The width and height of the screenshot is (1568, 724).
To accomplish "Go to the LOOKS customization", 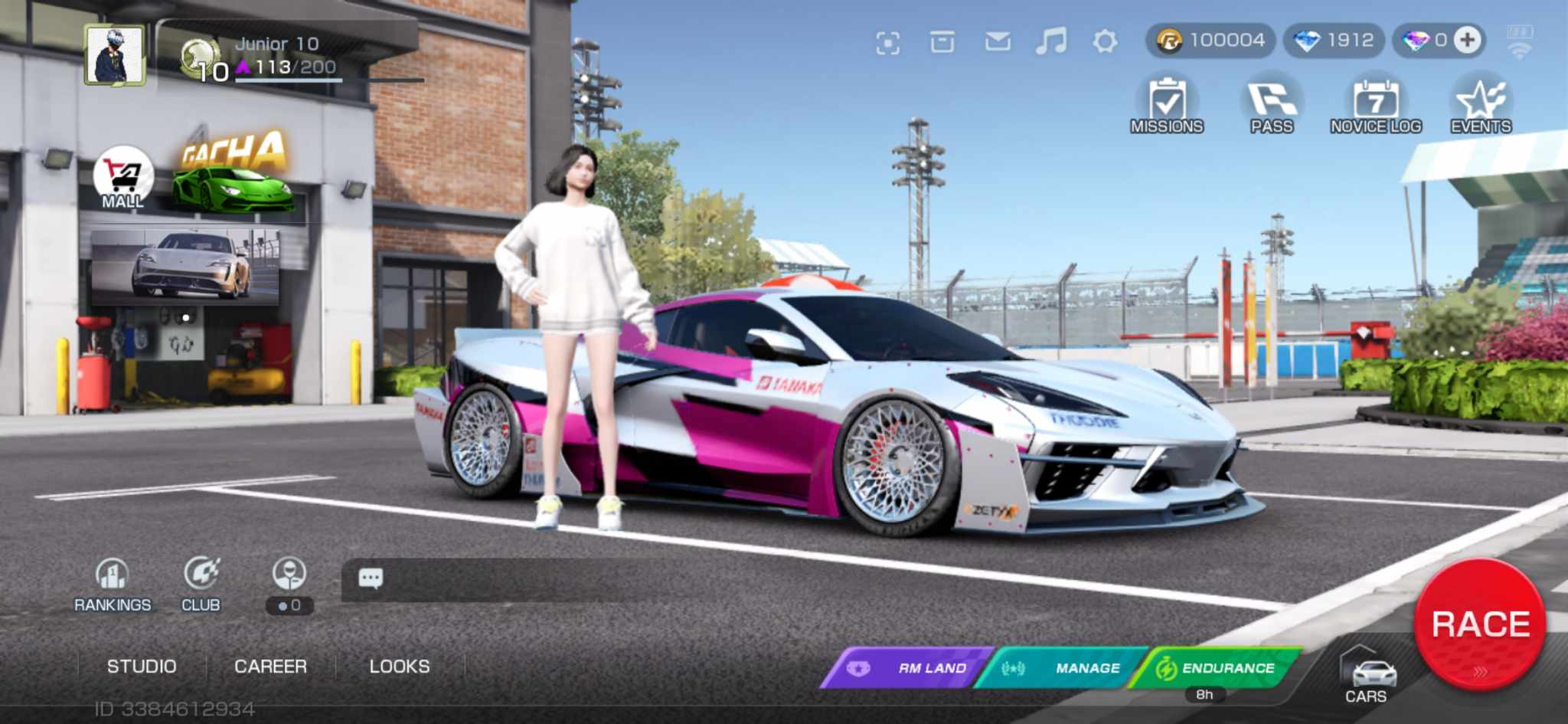I will click(399, 667).
